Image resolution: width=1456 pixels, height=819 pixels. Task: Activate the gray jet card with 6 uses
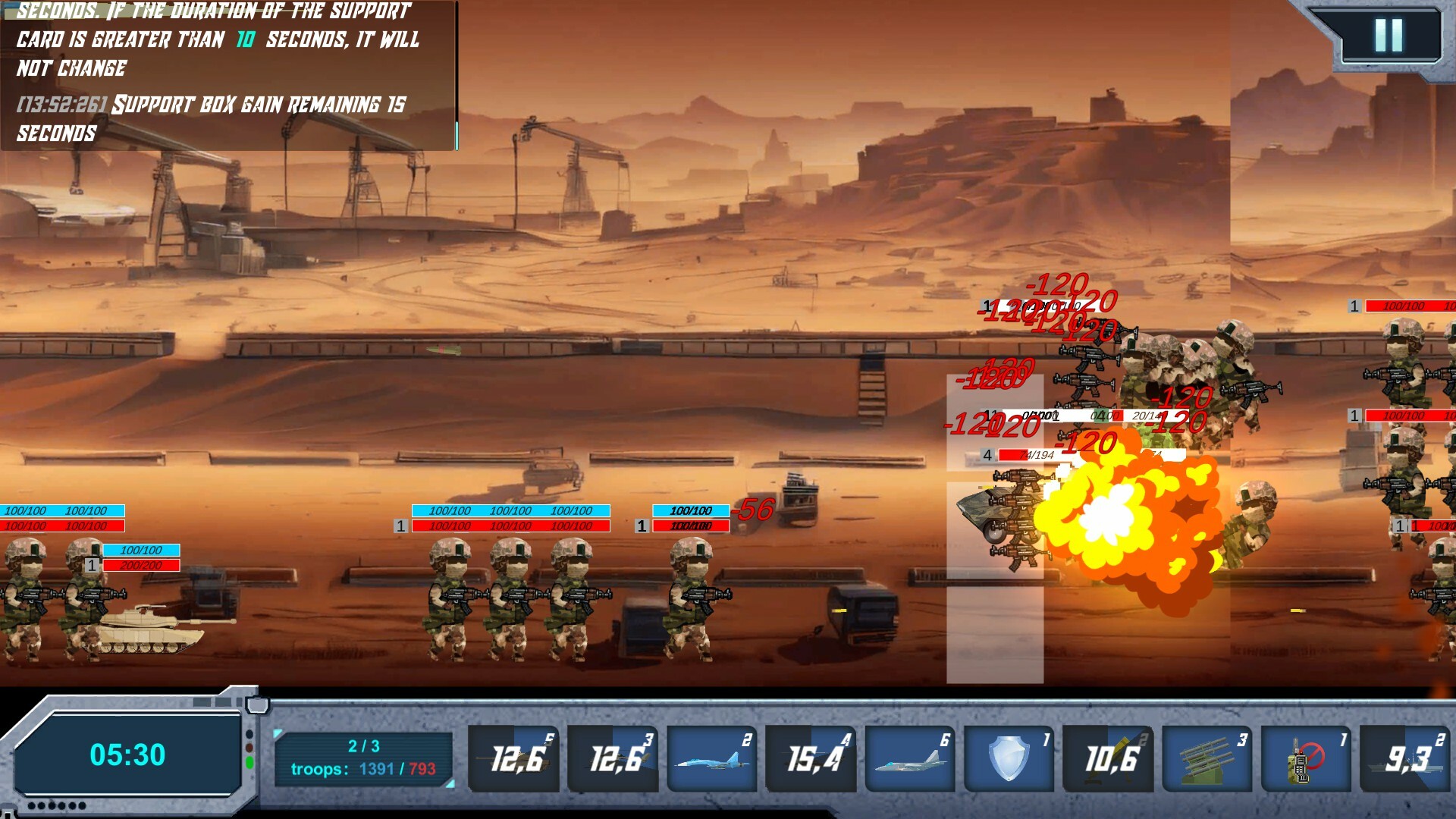click(910, 756)
